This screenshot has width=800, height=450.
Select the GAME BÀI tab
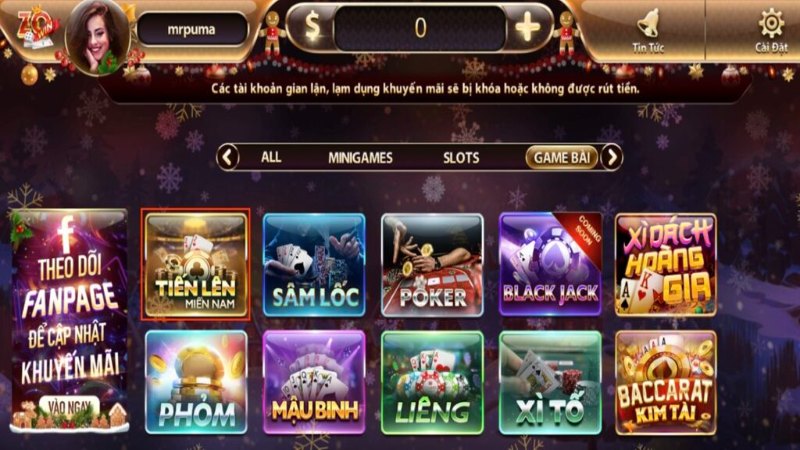pos(562,157)
